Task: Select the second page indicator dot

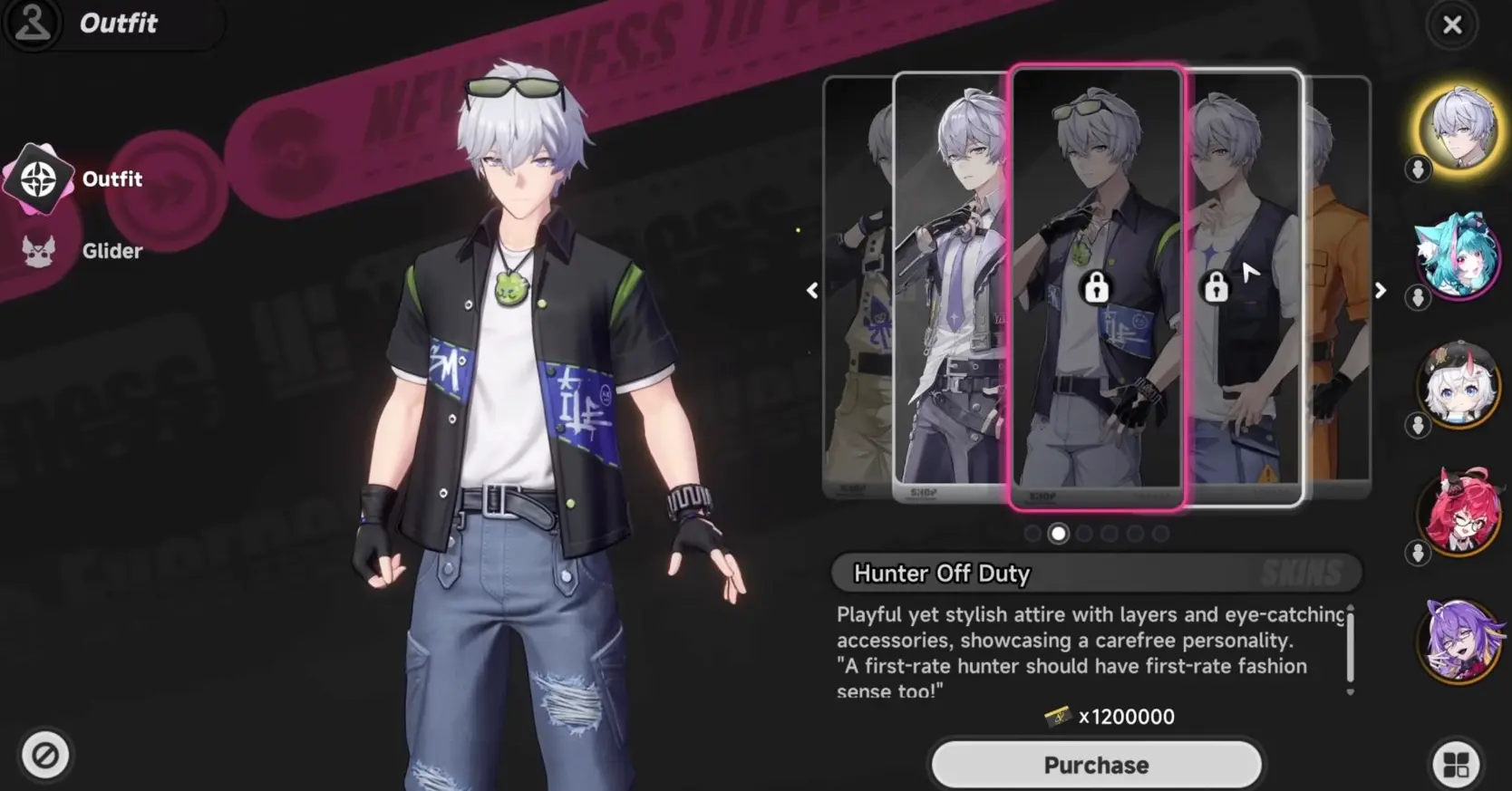Action: tap(1058, 534)
